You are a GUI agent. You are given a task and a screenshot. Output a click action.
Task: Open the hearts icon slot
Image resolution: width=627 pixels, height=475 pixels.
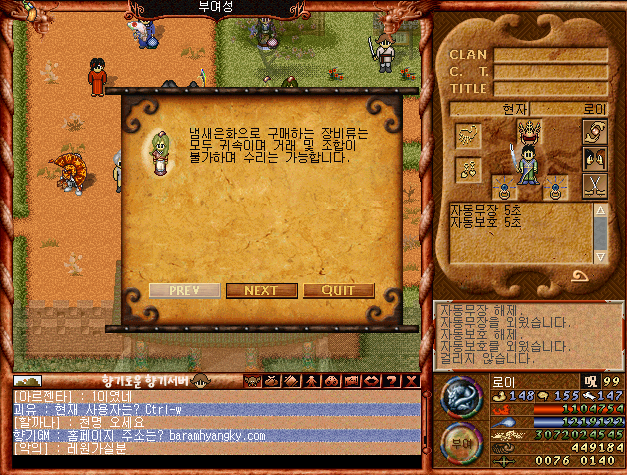[x=469, y=168]
